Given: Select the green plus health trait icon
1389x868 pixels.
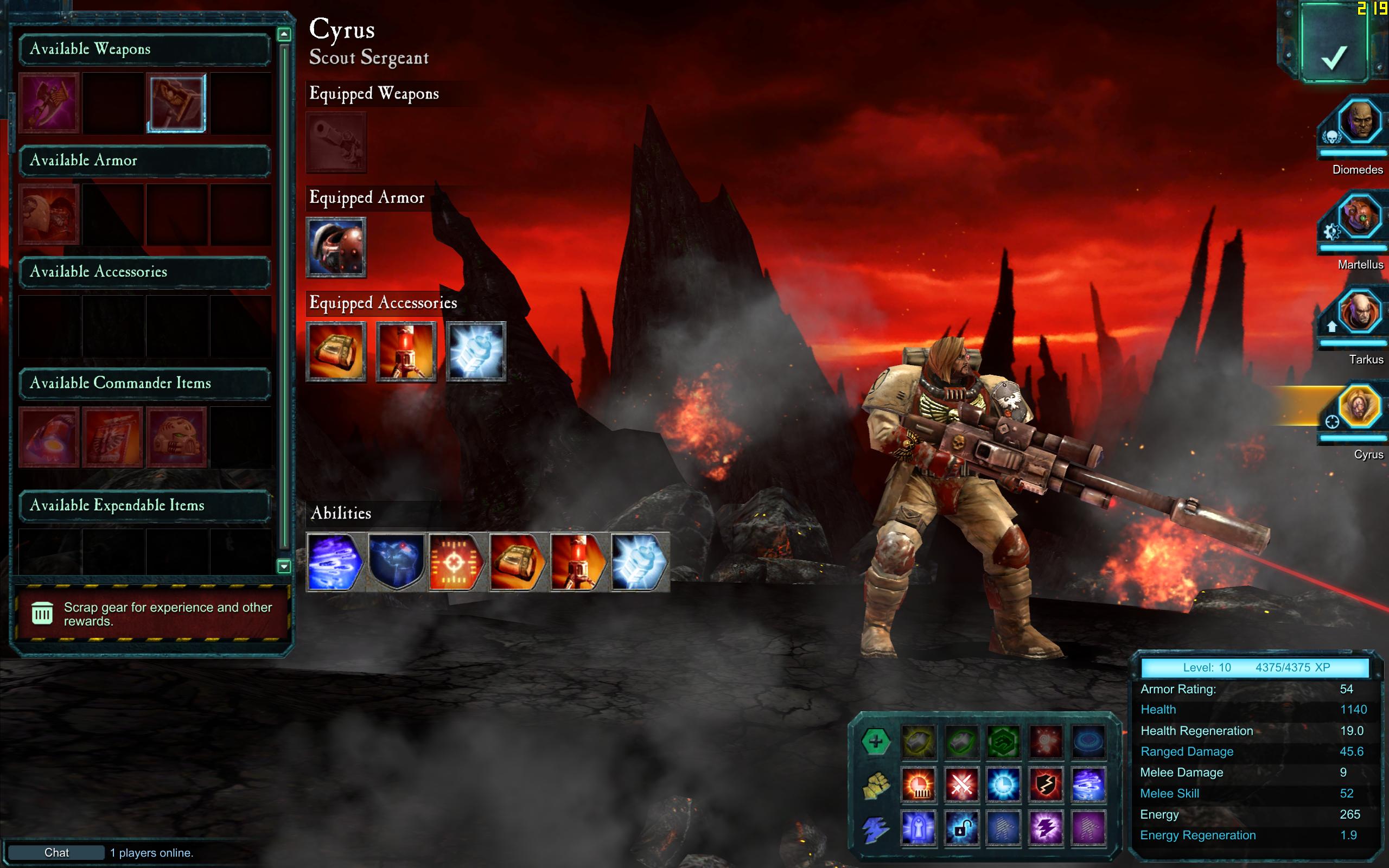Looking at the screenshot, I should (875, 742).
